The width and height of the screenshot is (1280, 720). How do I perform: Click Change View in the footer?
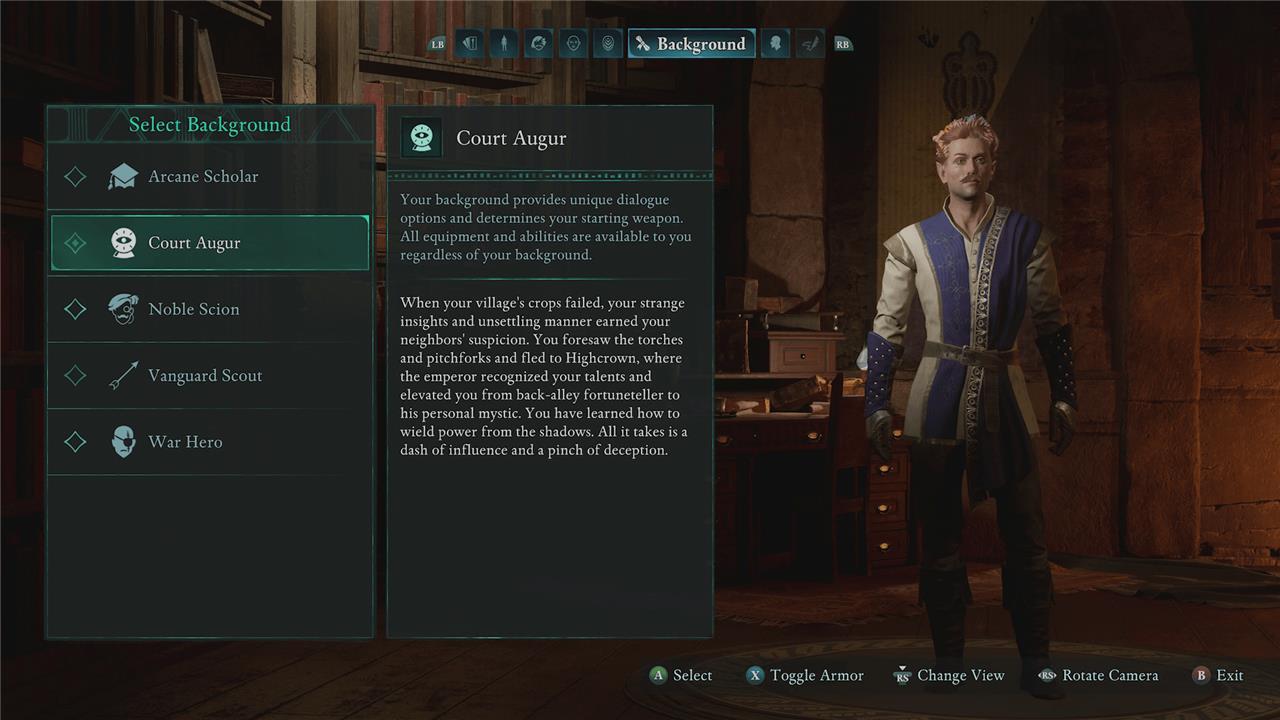tap(949, 675)
